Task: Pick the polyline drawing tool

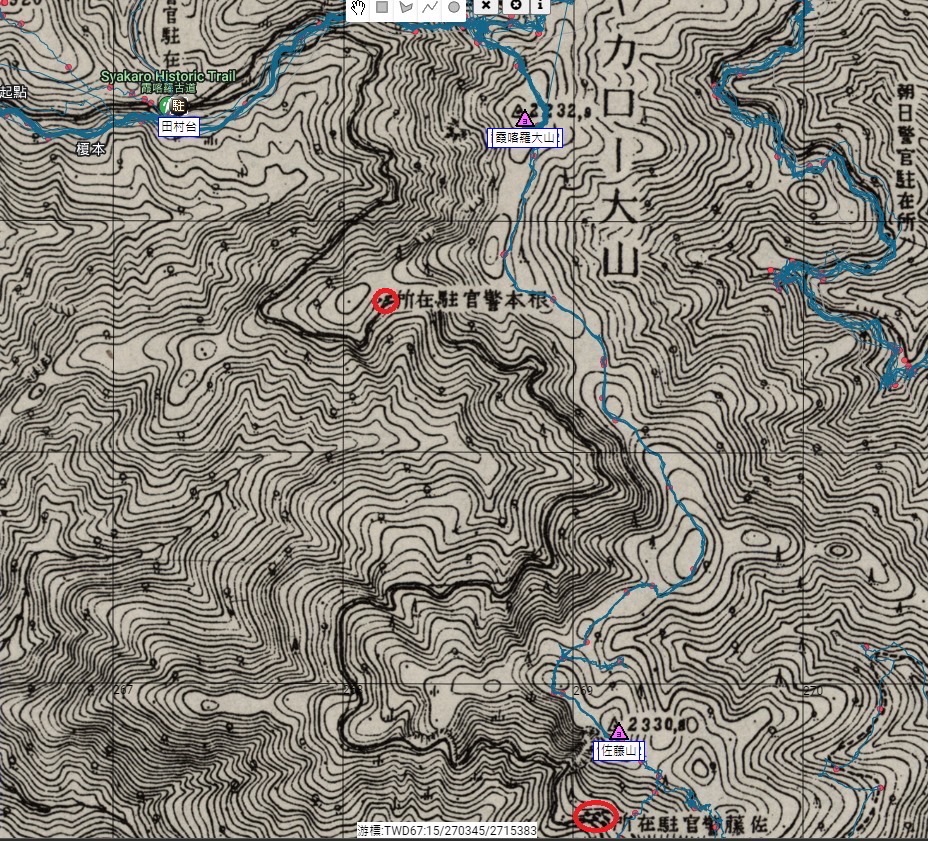Action: (429, 7)
